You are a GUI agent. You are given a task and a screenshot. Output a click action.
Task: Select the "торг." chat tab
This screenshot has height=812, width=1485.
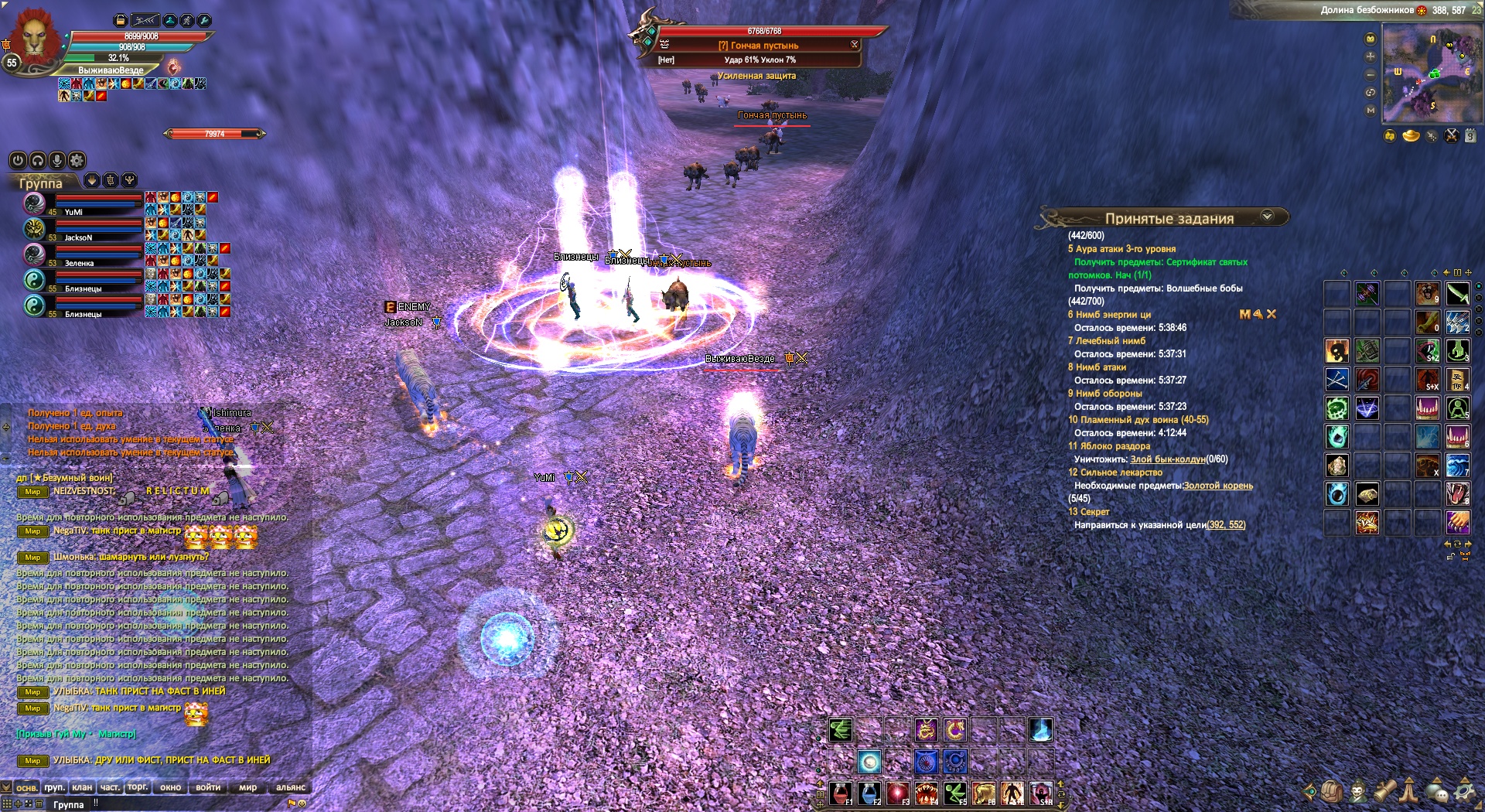click(x=138, y=787)
